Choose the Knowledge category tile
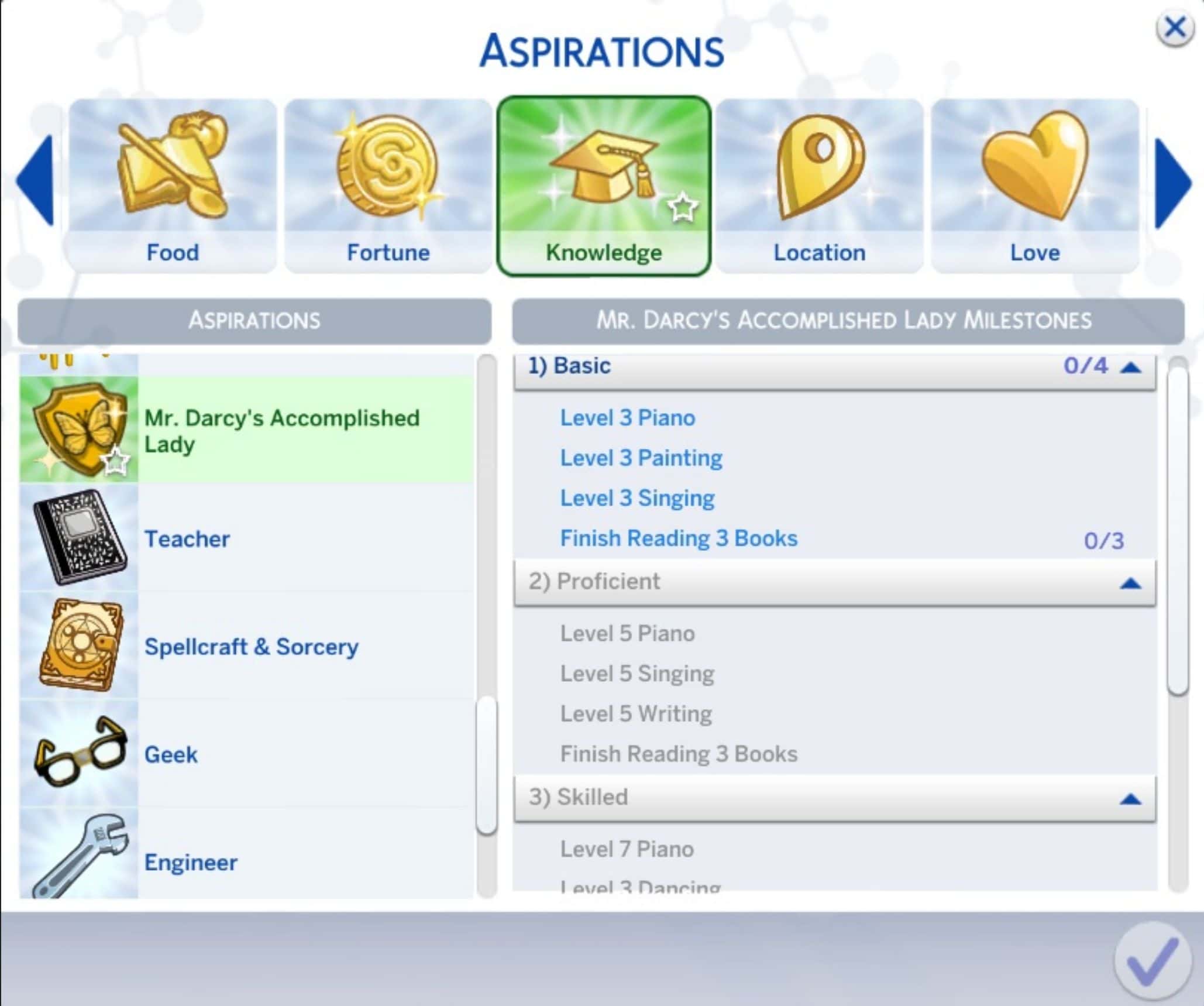 (x=604, y=184)
